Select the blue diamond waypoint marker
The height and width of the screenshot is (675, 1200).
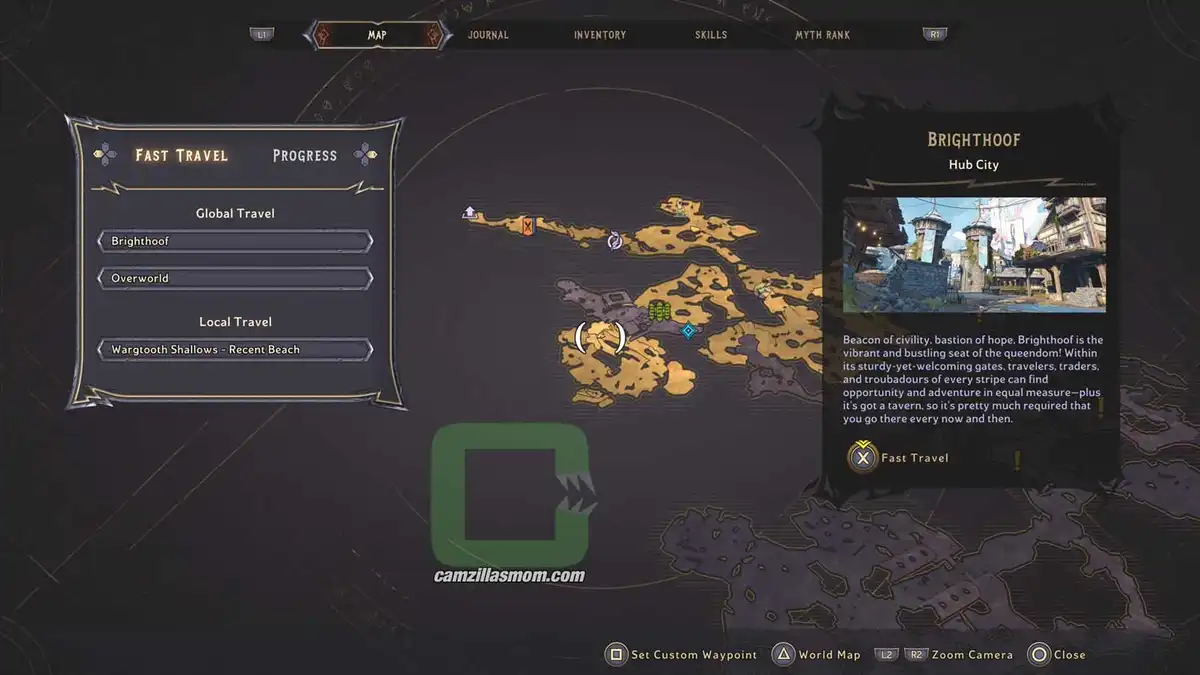click(x=688, y=331)
